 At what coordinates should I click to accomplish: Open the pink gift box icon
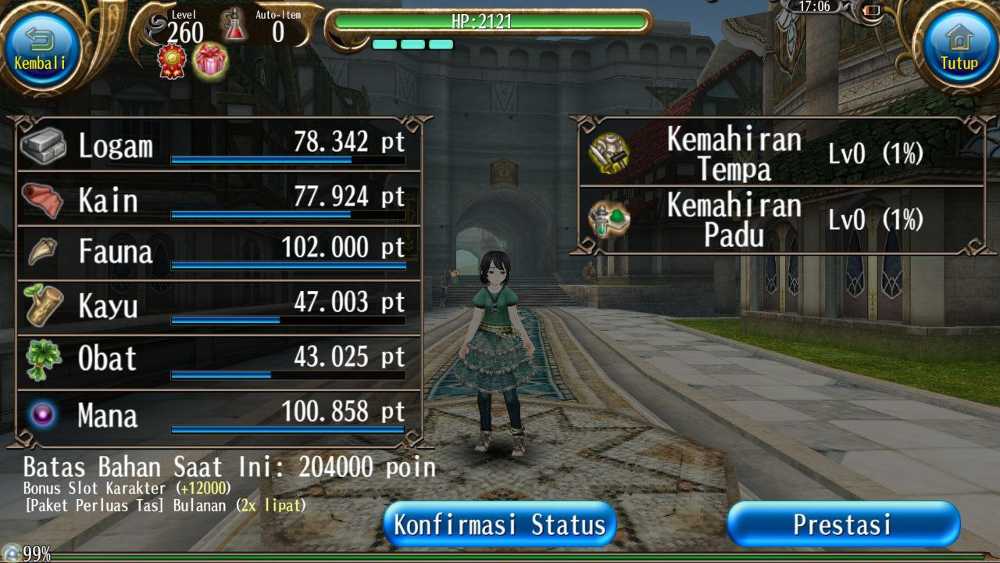[210, 62]
